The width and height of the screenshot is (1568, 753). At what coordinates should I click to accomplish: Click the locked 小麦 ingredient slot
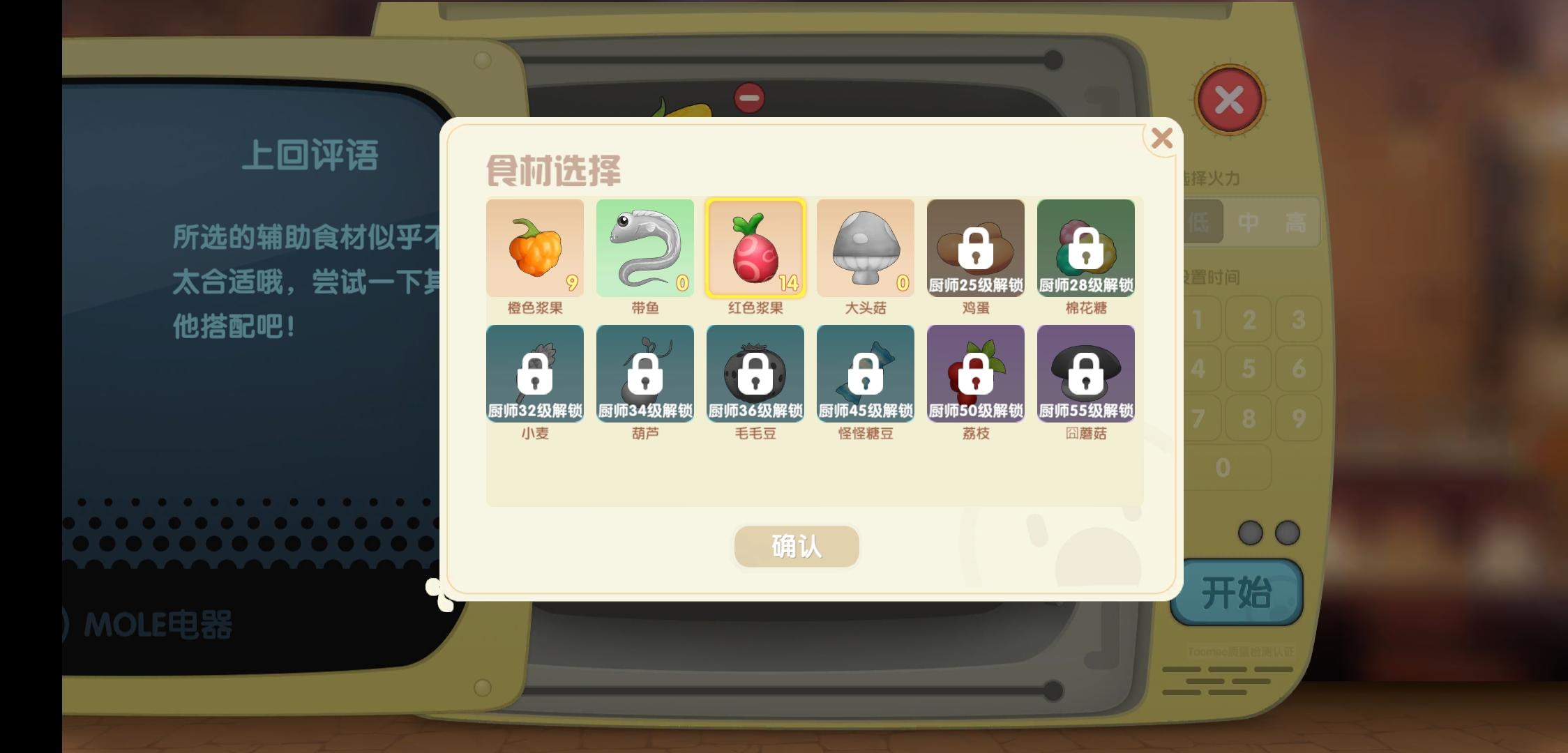pyautogui.click(x=535, y=374)
